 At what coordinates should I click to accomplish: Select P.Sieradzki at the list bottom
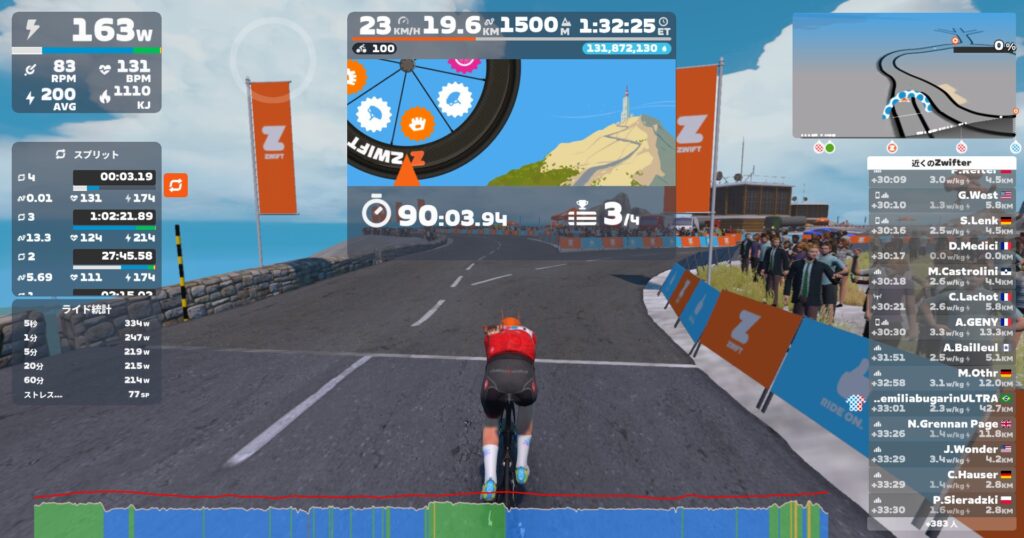[943, 504]
